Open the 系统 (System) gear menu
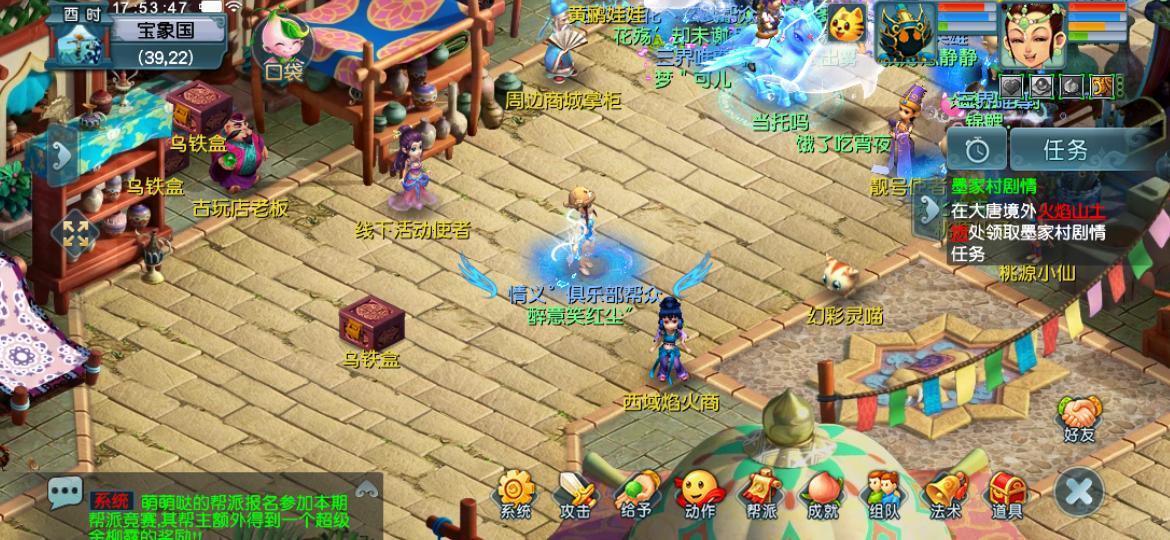This screenshot has height=540, width=1170. [x=516, y=492]
